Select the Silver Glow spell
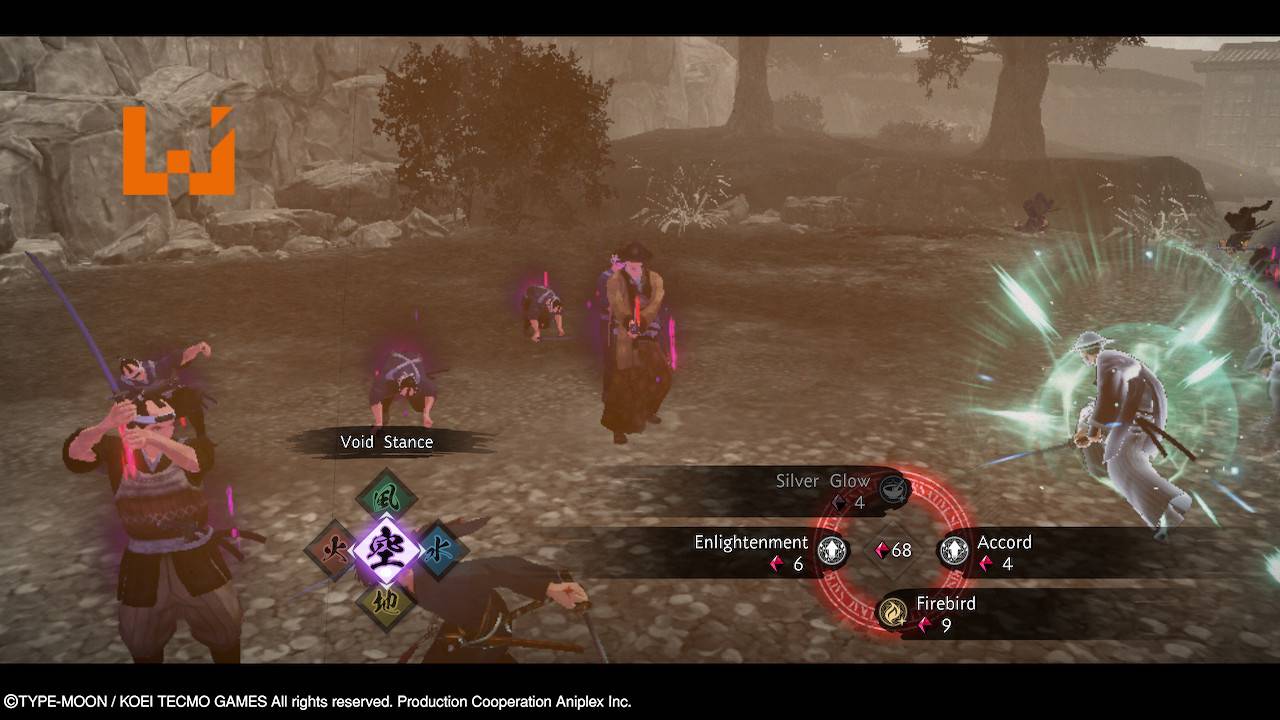This screenshot has width=1280, height=720. (893, 489)
